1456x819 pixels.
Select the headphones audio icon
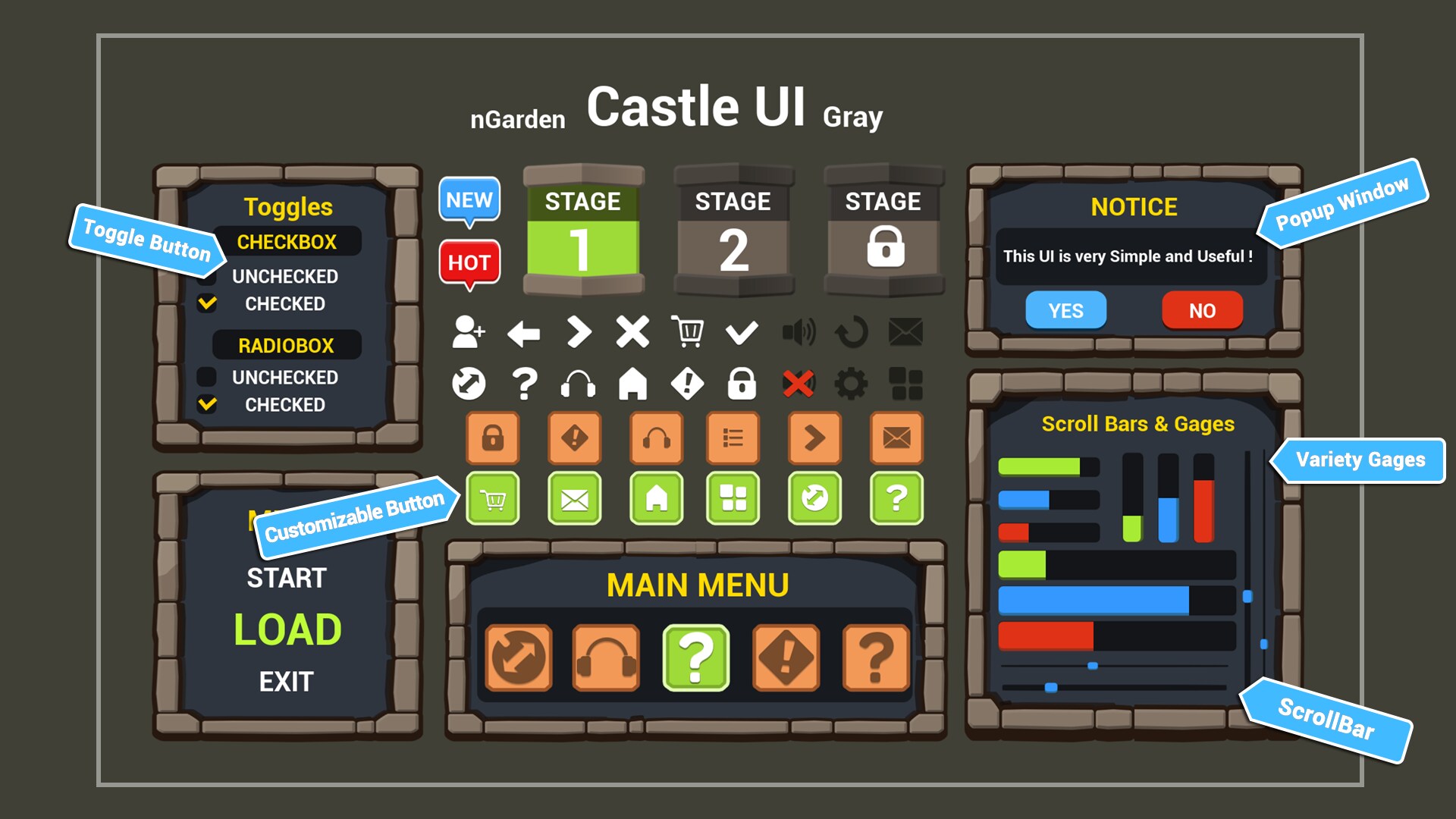coord(579,383)
